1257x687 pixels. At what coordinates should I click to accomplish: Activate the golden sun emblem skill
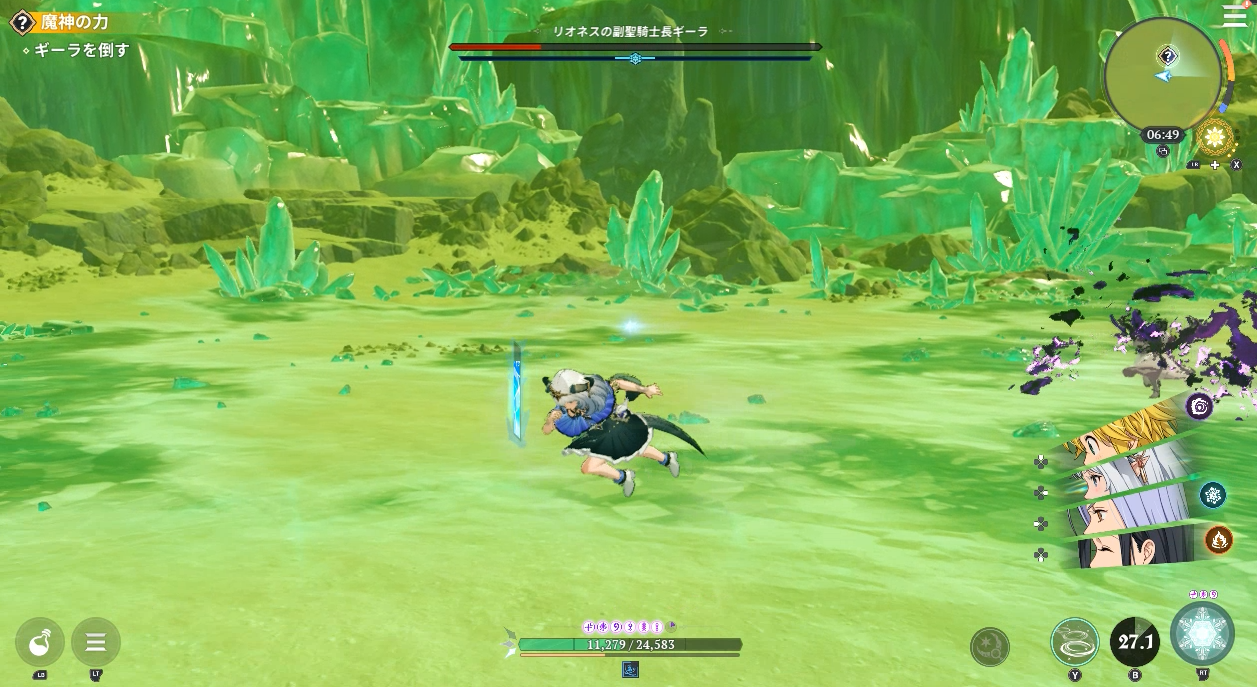[1215, 139]
